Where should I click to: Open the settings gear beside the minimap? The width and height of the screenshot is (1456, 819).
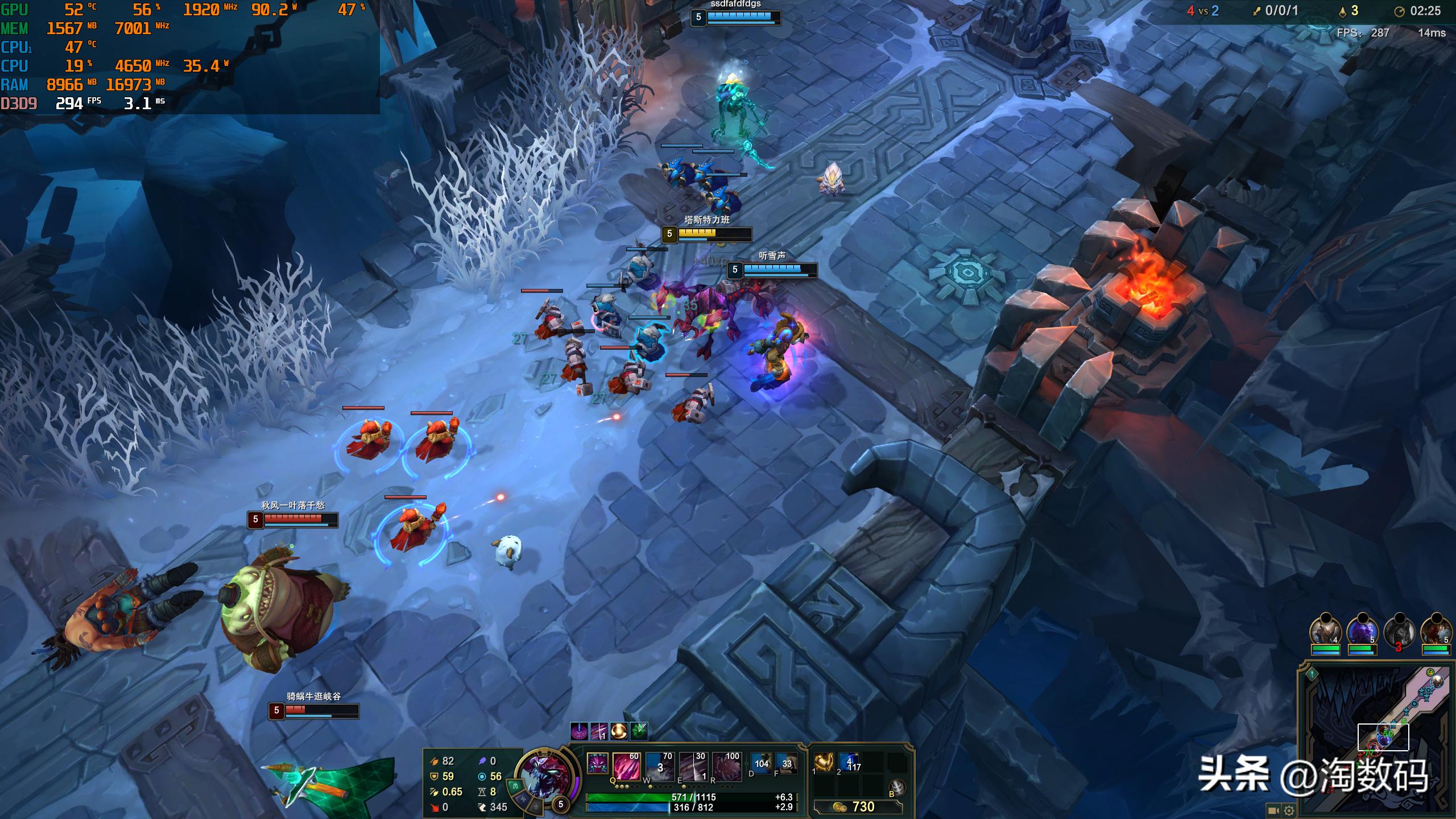point(1289,810)
